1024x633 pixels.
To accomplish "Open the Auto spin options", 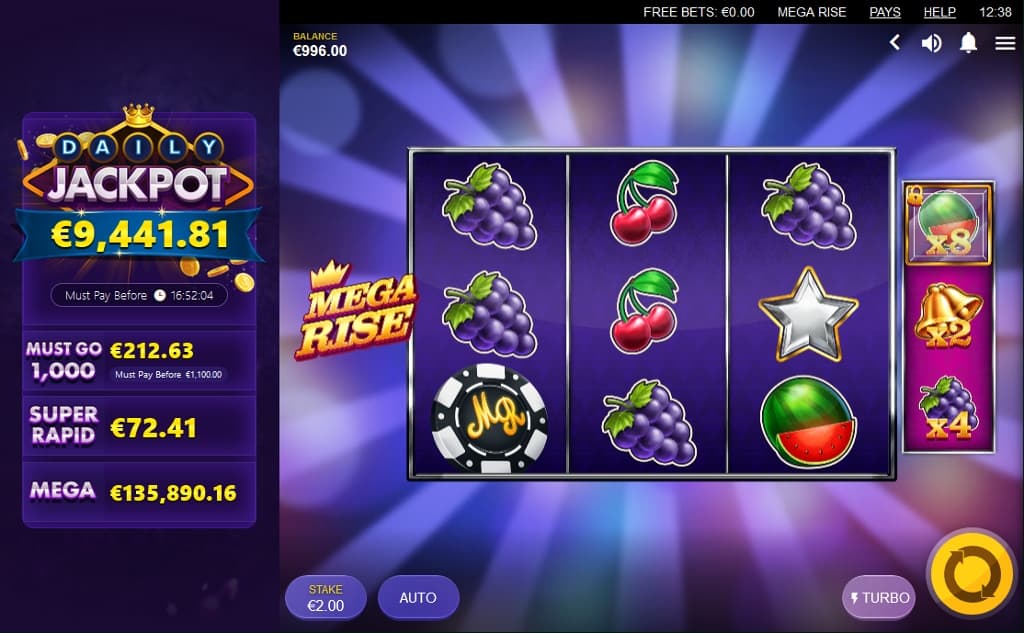I will [418, 598].
